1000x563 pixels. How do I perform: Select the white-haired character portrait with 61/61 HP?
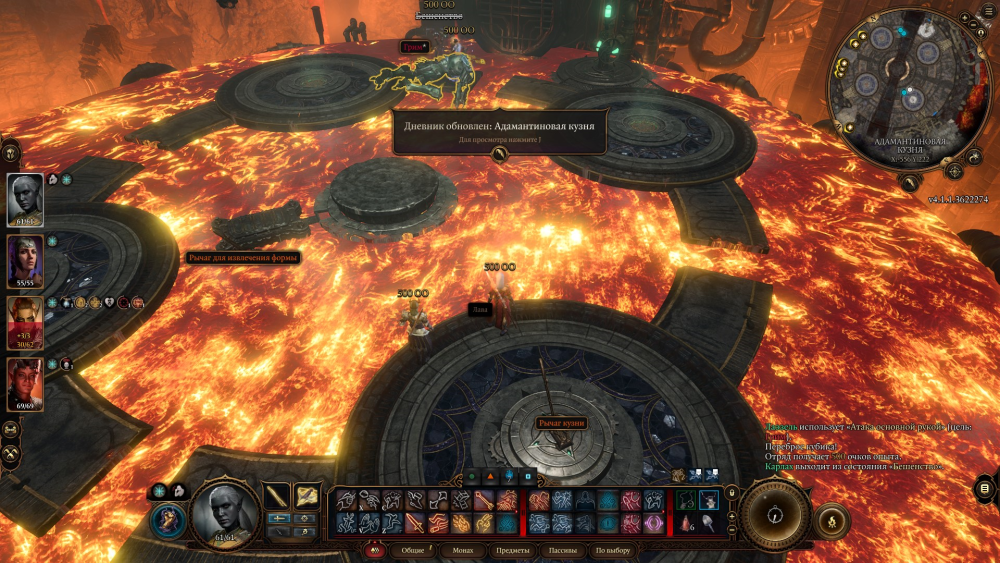(x=26, y=197)
